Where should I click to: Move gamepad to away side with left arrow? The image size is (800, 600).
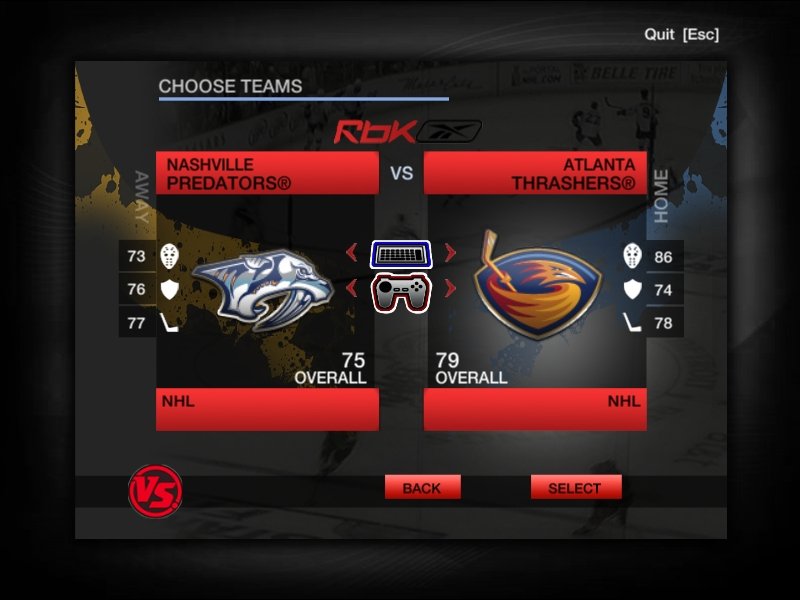(351, 289)
